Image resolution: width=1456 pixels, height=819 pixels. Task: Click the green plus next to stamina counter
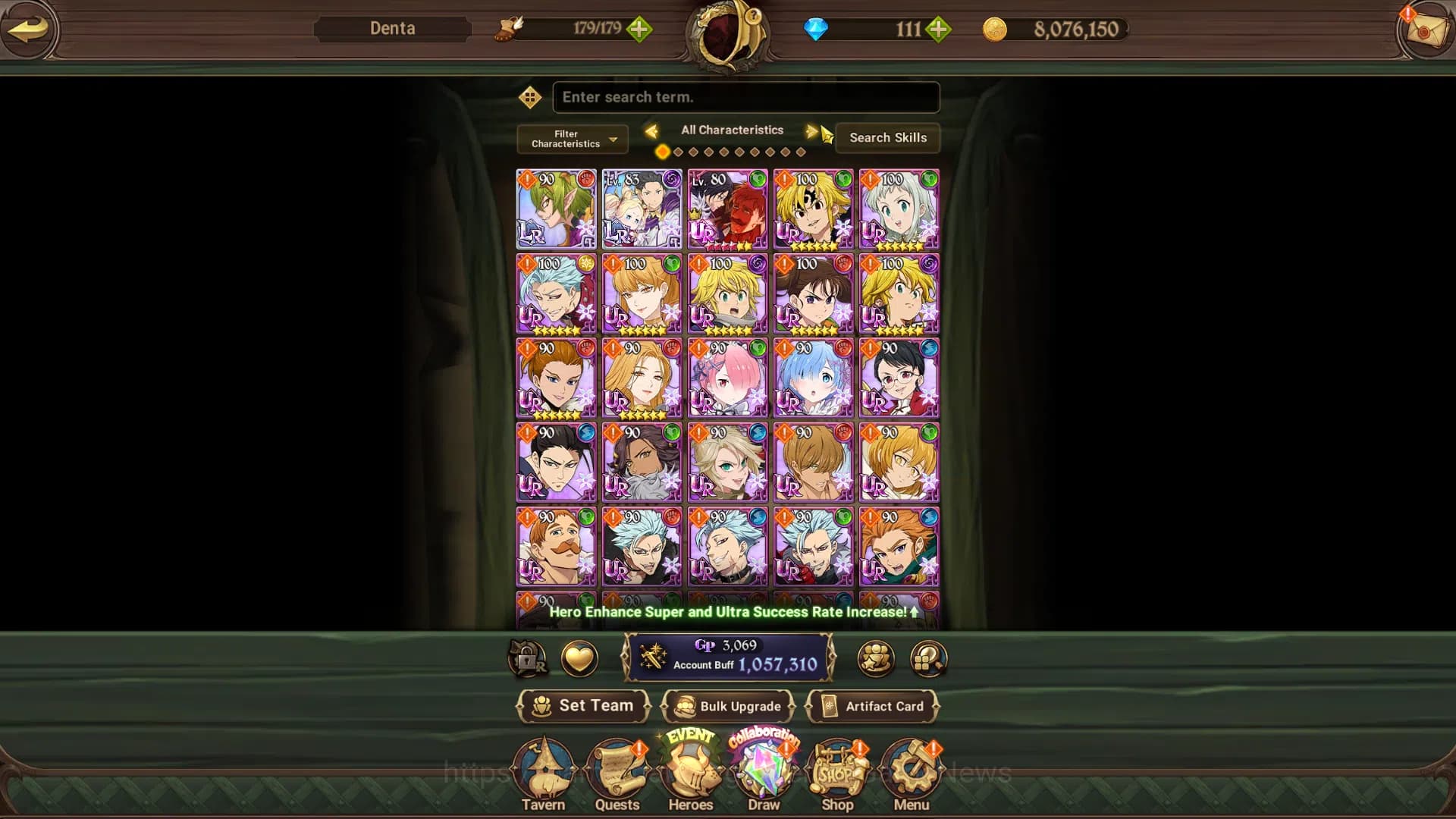[x=641, y=30]
